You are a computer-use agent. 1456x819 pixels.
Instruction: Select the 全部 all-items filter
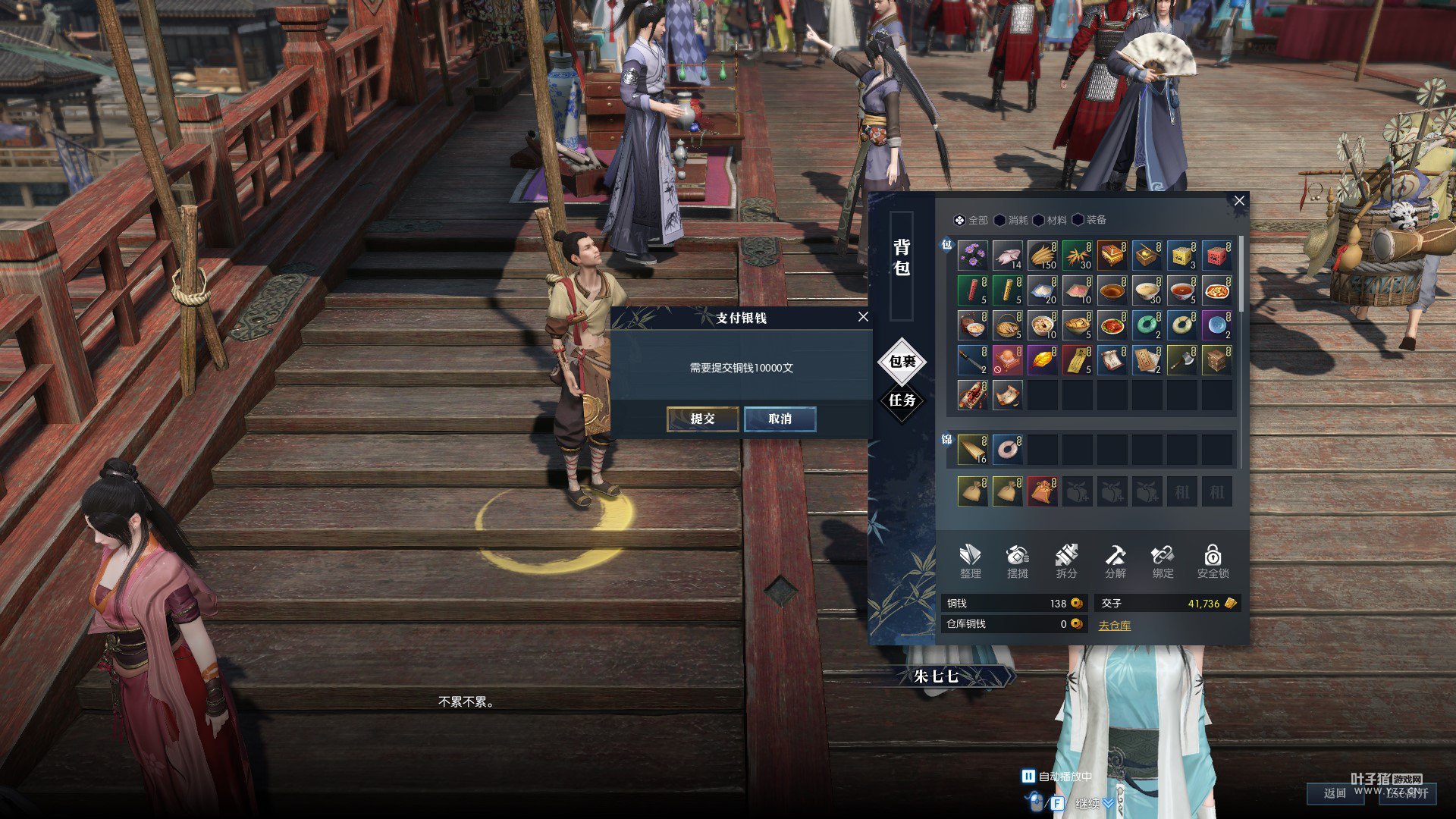click(x=971, y=220)
